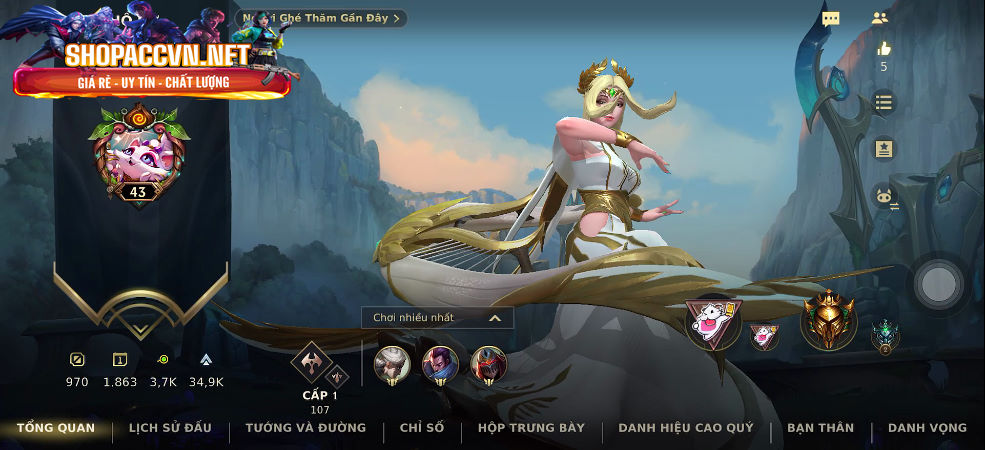Show the Danh Hiệu Cao Quý tab
This screenshot has height=450, width=985.
pyautogui.click(x=686, y=428)
